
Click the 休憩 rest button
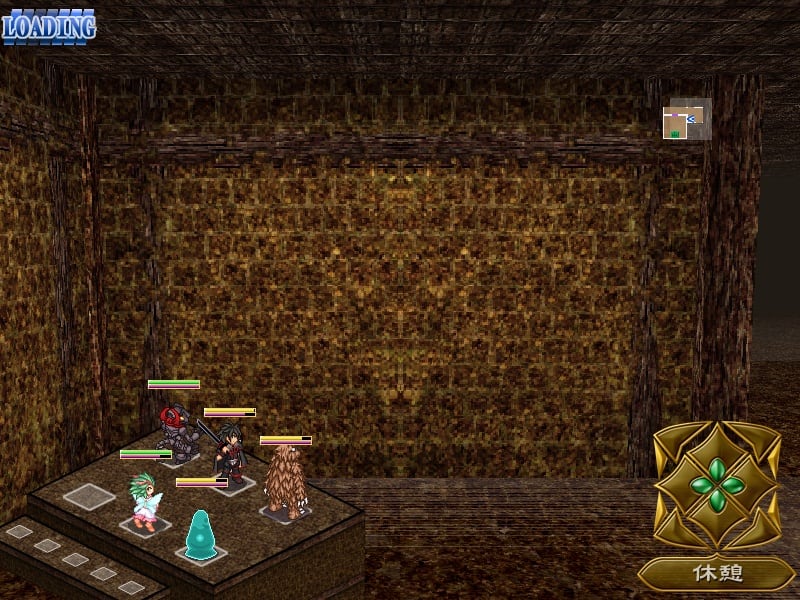tap(716, 574)
